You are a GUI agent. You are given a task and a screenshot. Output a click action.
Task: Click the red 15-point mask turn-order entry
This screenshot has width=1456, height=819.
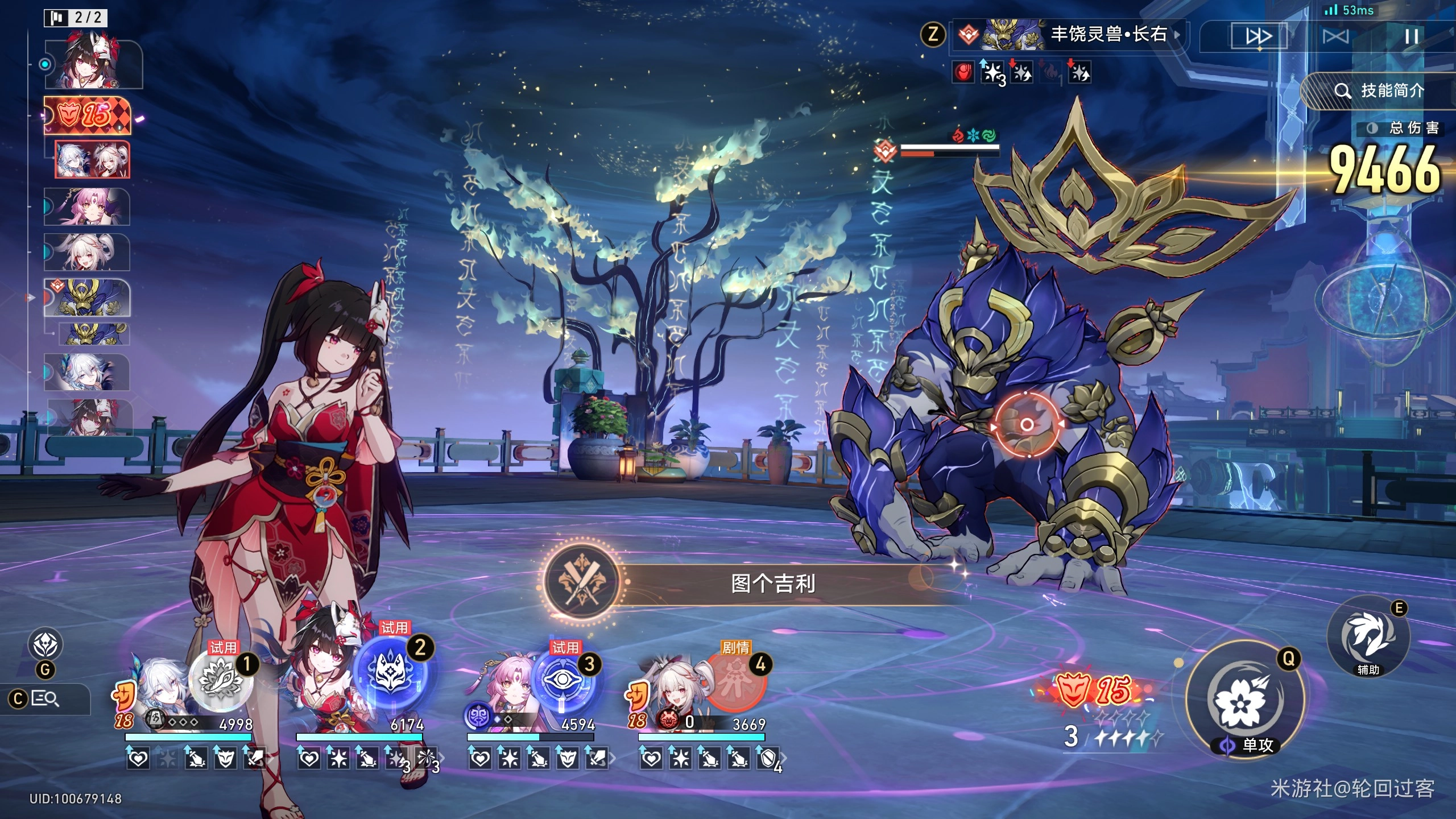point(88,115)
